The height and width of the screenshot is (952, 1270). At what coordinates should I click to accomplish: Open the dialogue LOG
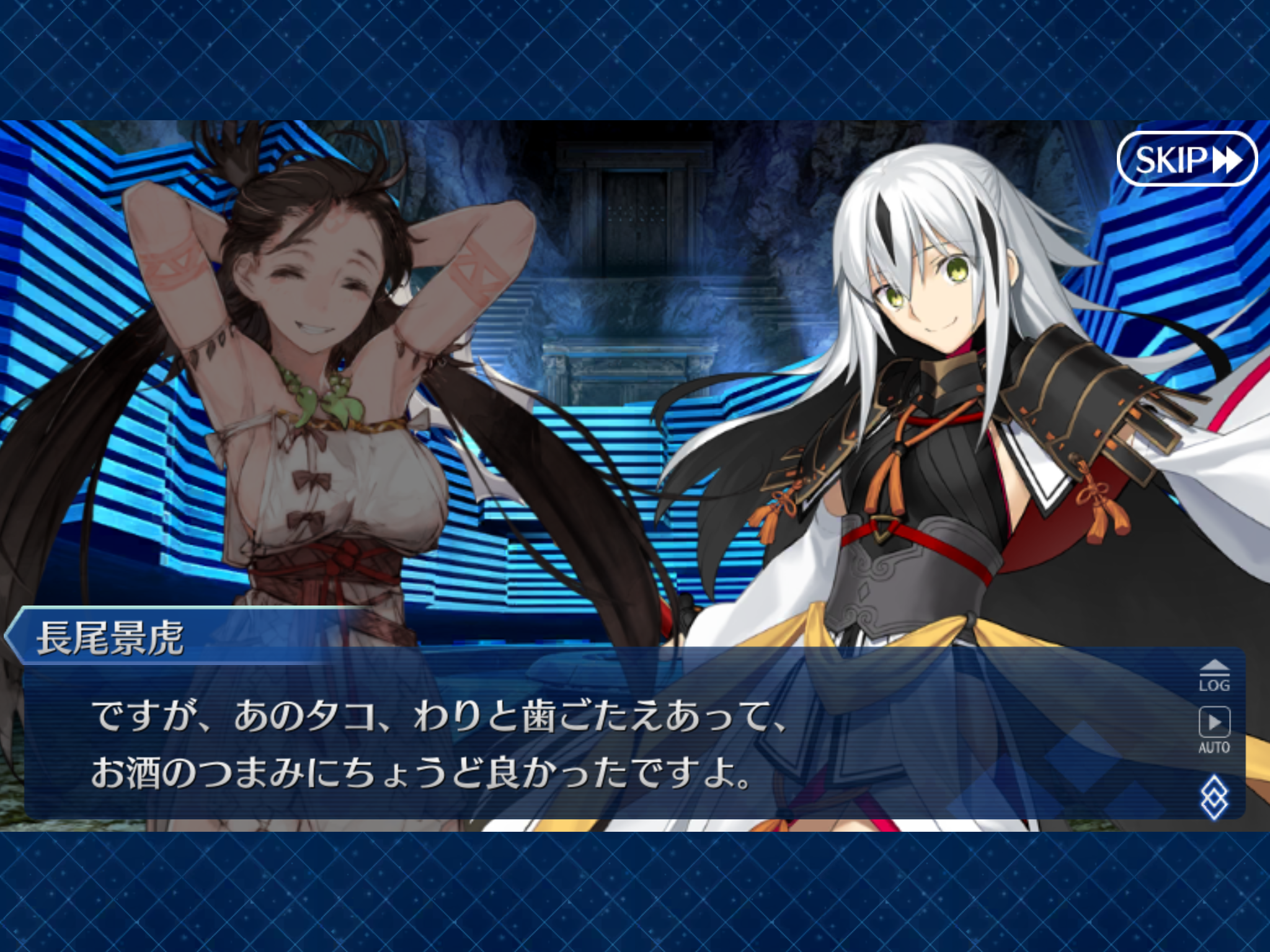[x=1214, y=676]
